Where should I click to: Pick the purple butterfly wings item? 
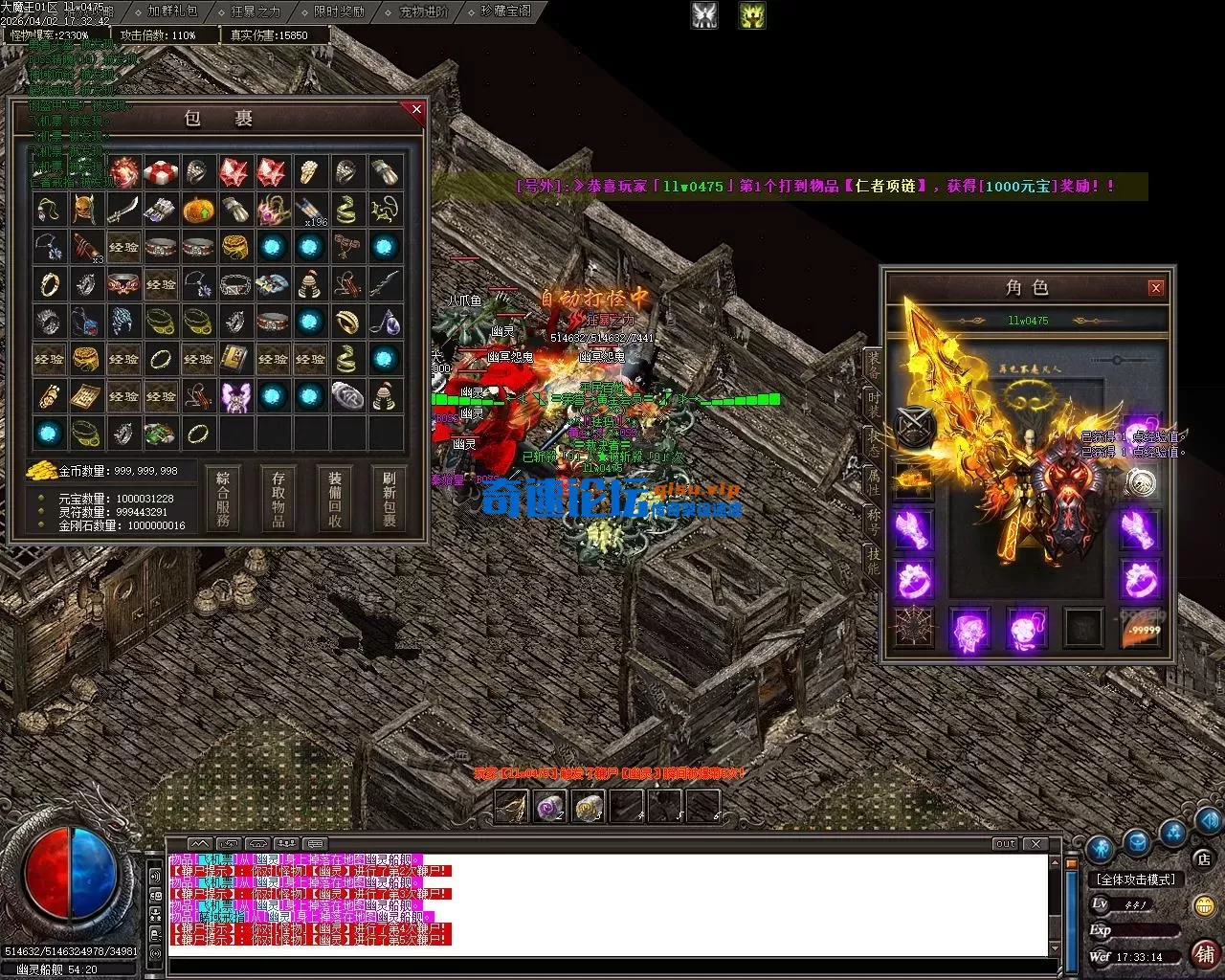pos(234,396)
